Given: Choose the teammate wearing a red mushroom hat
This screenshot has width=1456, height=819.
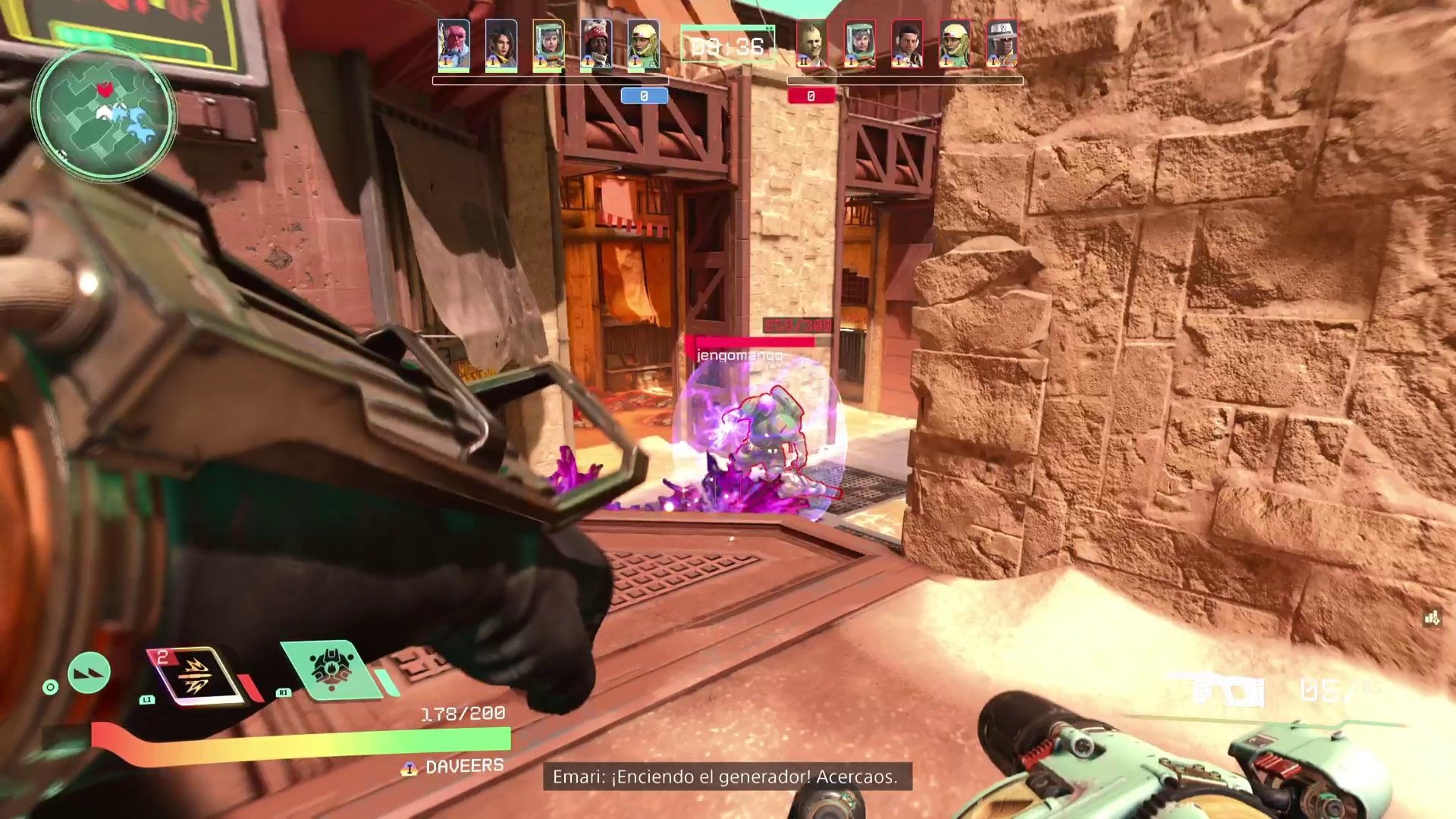Looking at the screenshot, I should point(595,45).
